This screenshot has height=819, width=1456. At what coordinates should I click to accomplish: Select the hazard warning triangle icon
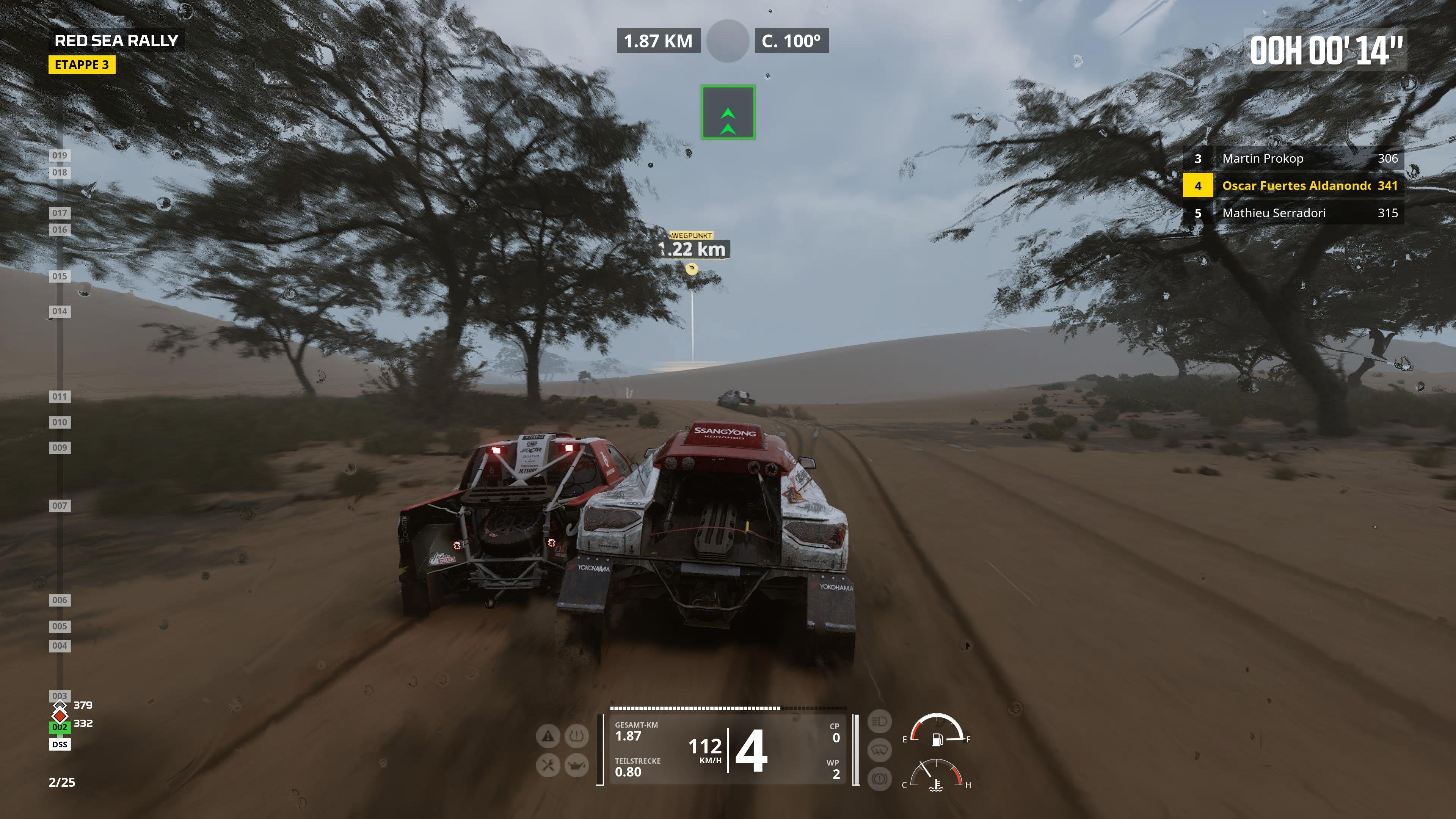pyautogui.click(x=548, y=736)
